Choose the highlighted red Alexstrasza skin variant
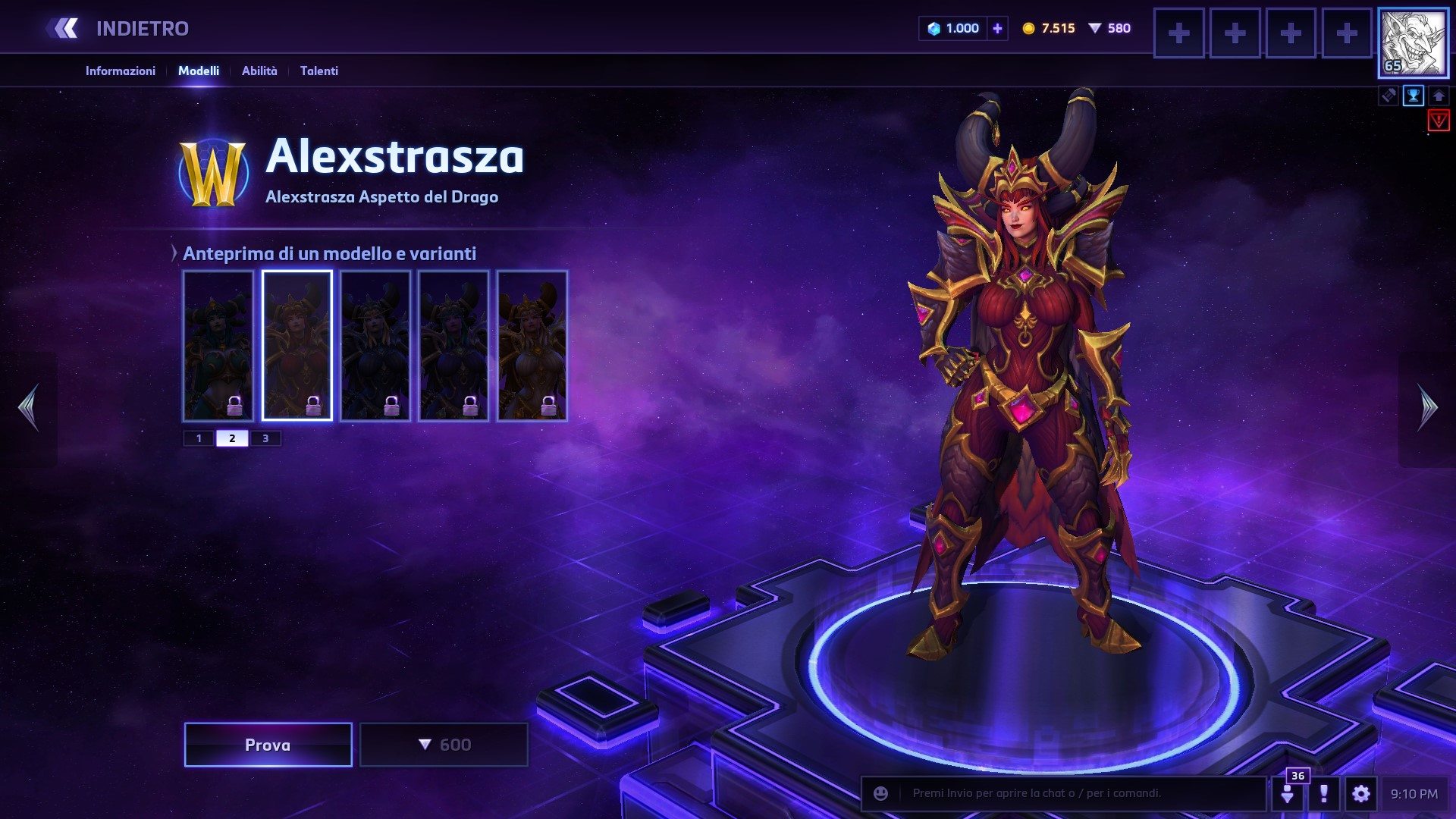The height and width of the screenshot is (819, 1456). [297, 345]
